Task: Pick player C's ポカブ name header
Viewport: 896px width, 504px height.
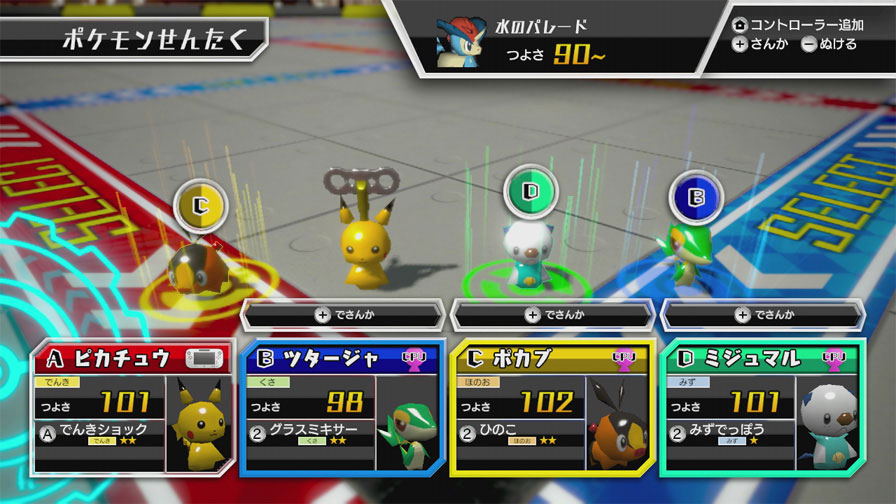Action: [530, 357]
